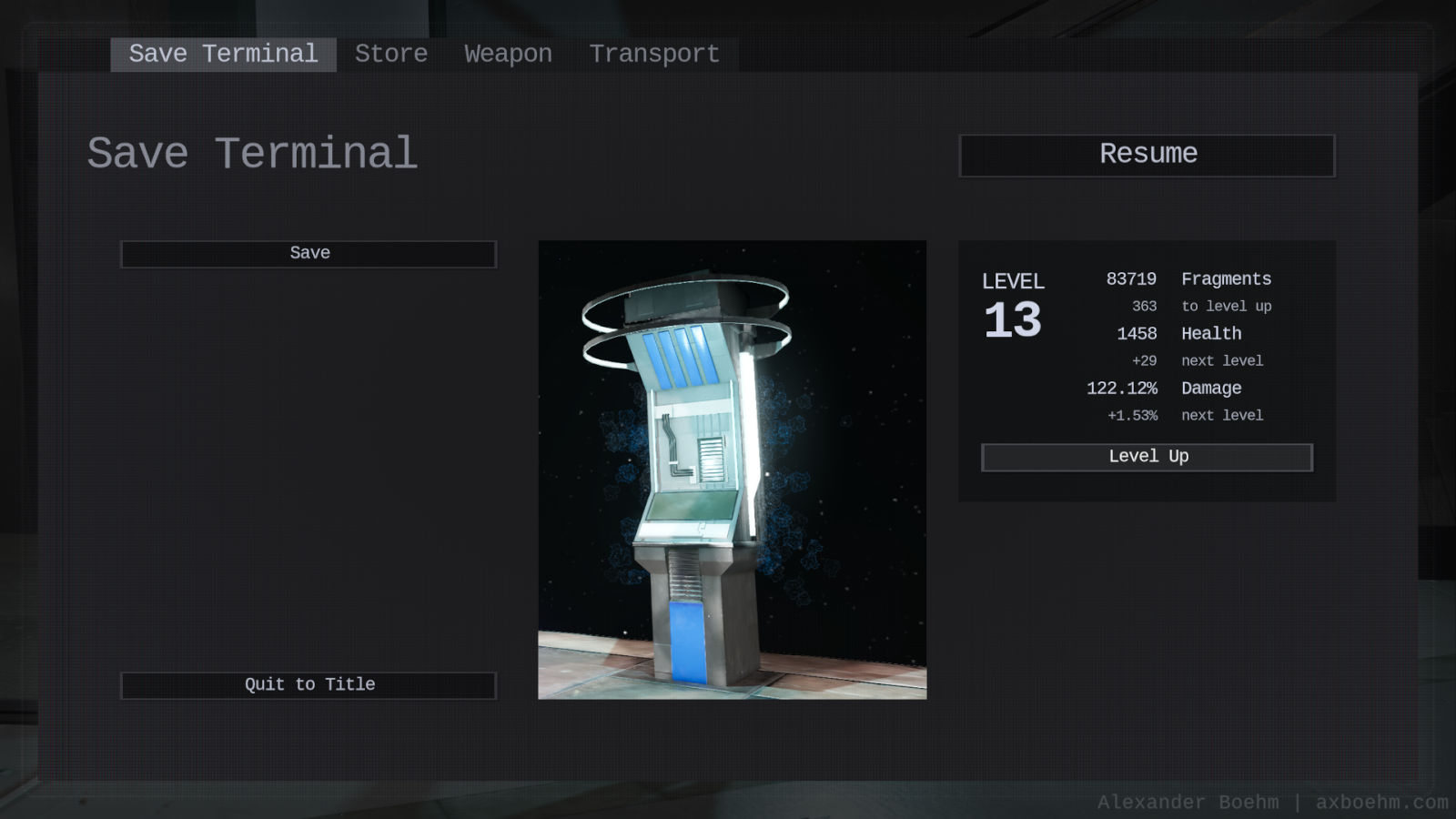Quit to Title screen
Screen dimensions: 1456x819
pos(308,685)
